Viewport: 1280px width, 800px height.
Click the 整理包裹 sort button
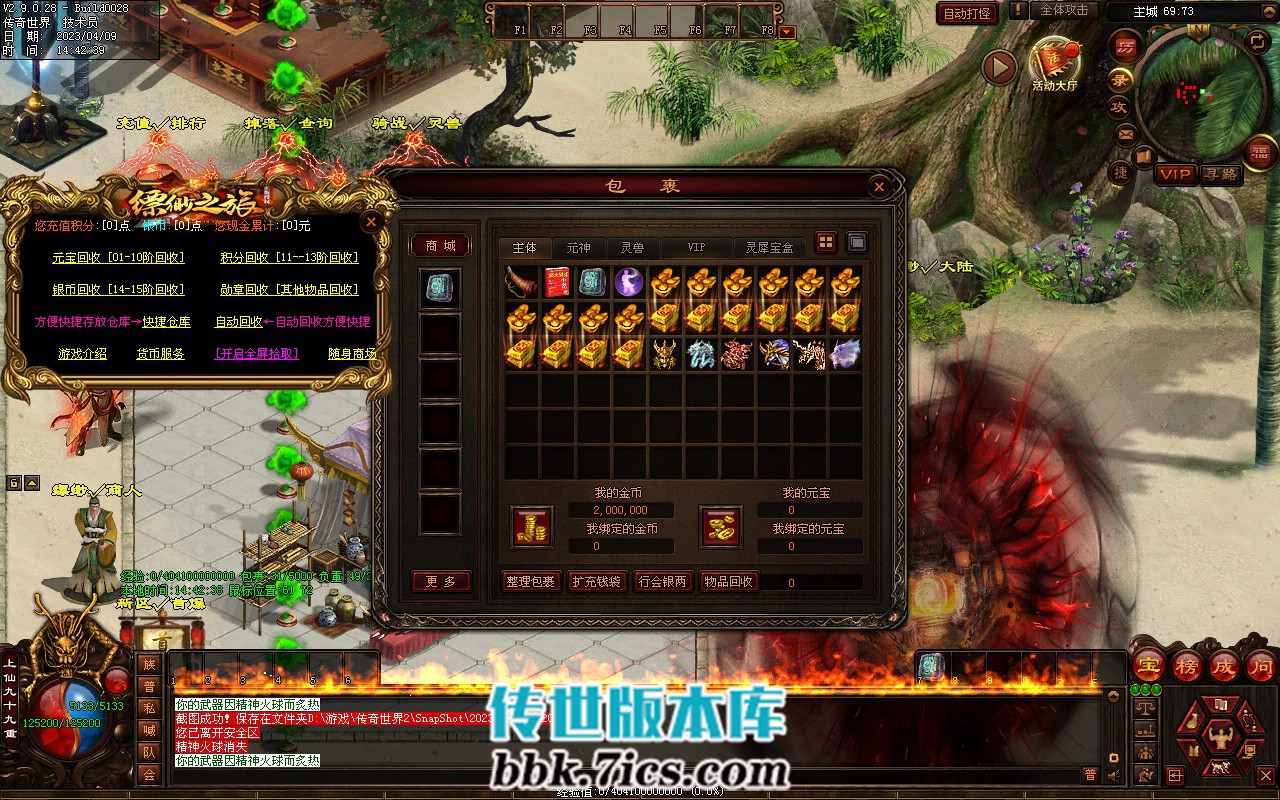coord(531,582)
